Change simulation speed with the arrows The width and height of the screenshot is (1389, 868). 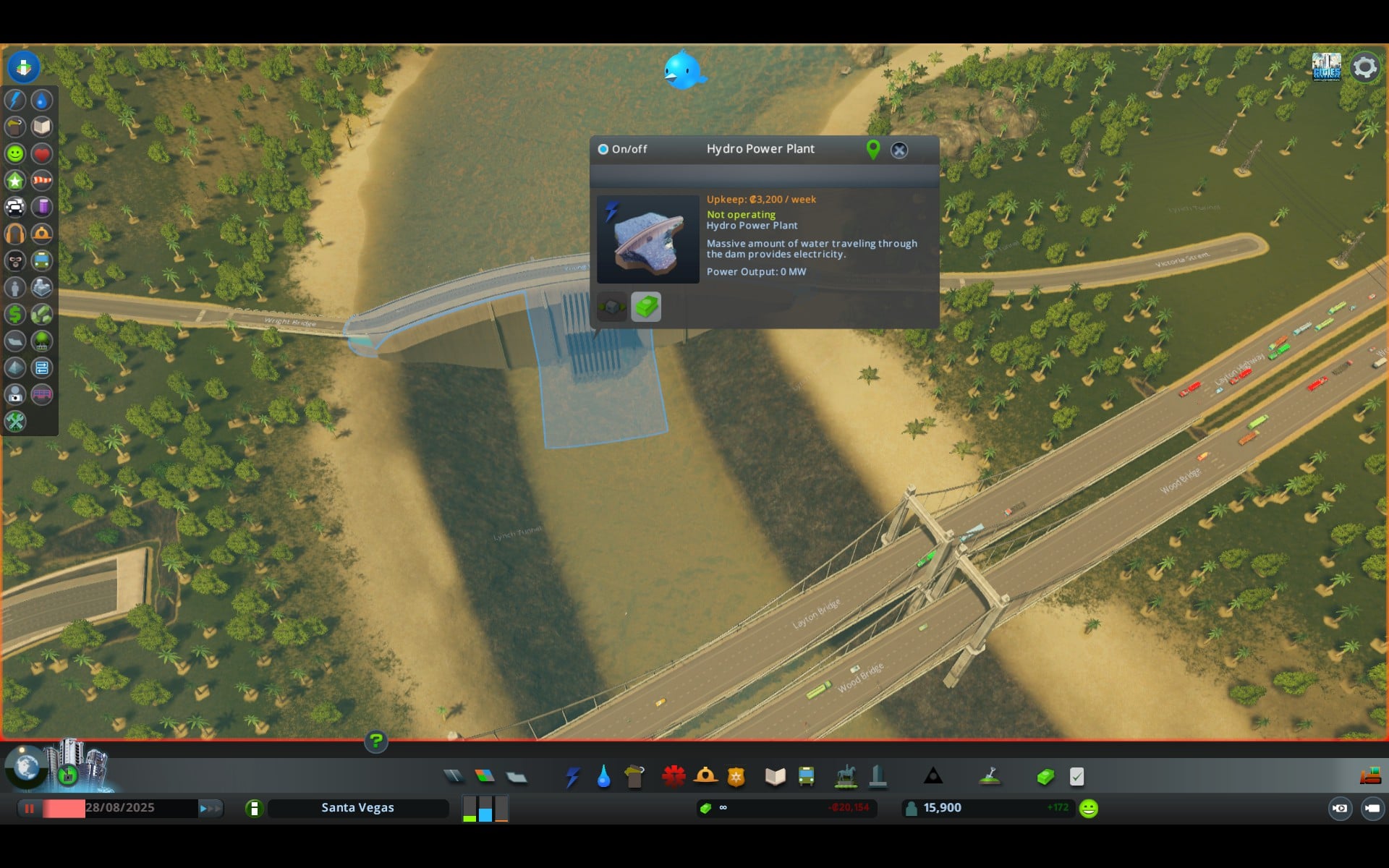(210, 808)
